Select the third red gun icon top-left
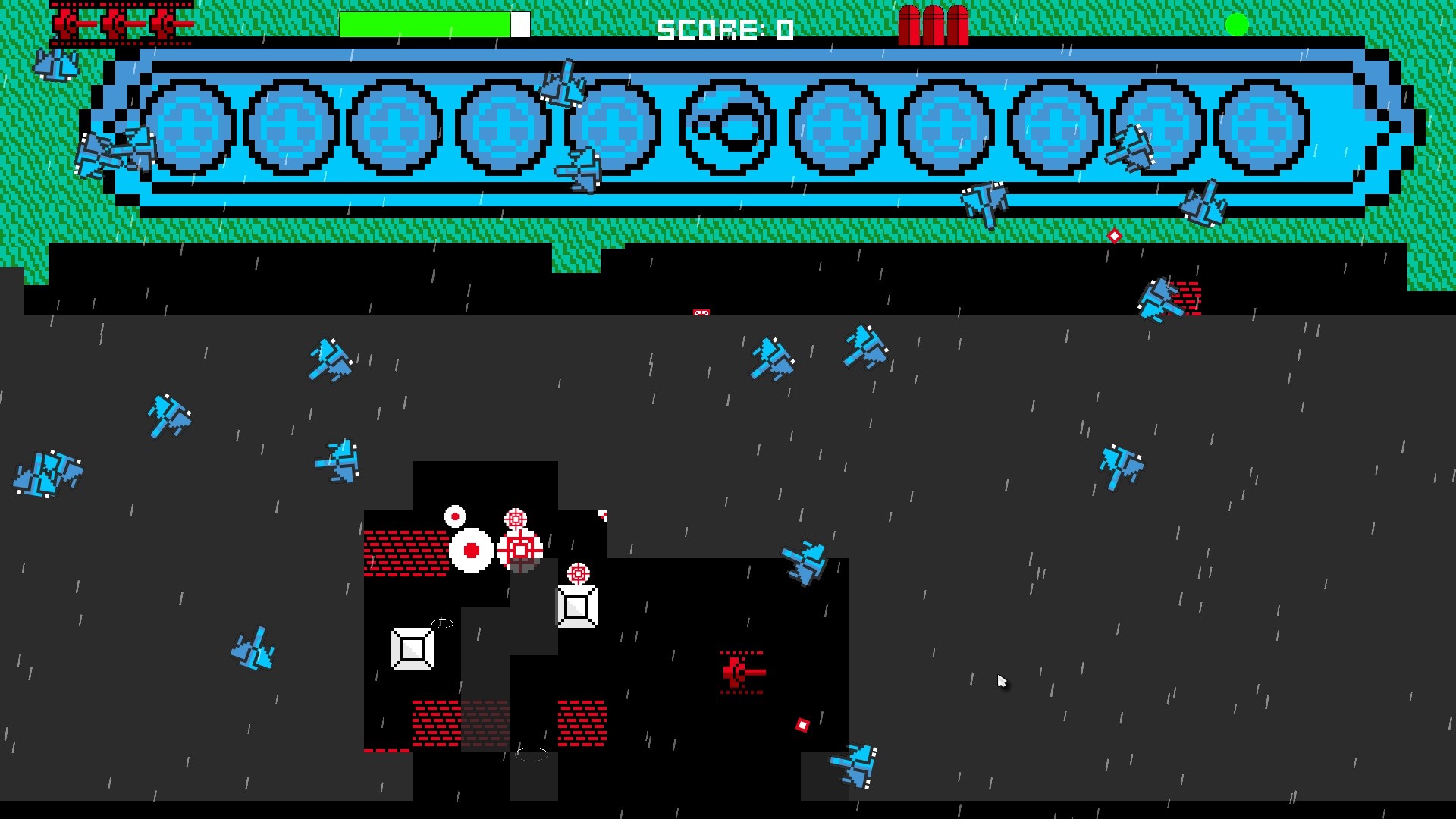 click(x=161, y=23)
